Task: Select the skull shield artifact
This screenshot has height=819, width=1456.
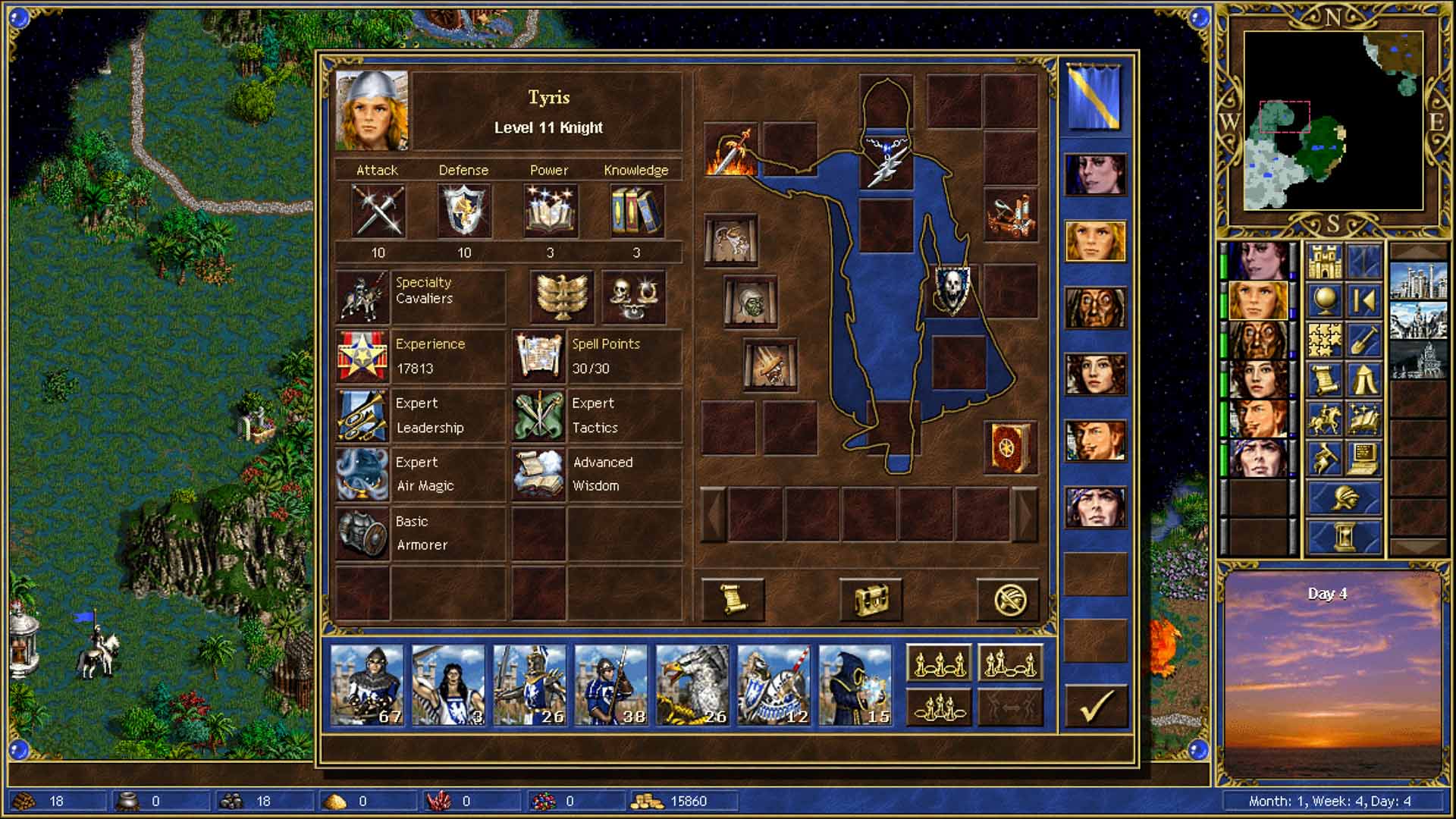Action: [x=951, y=290]
